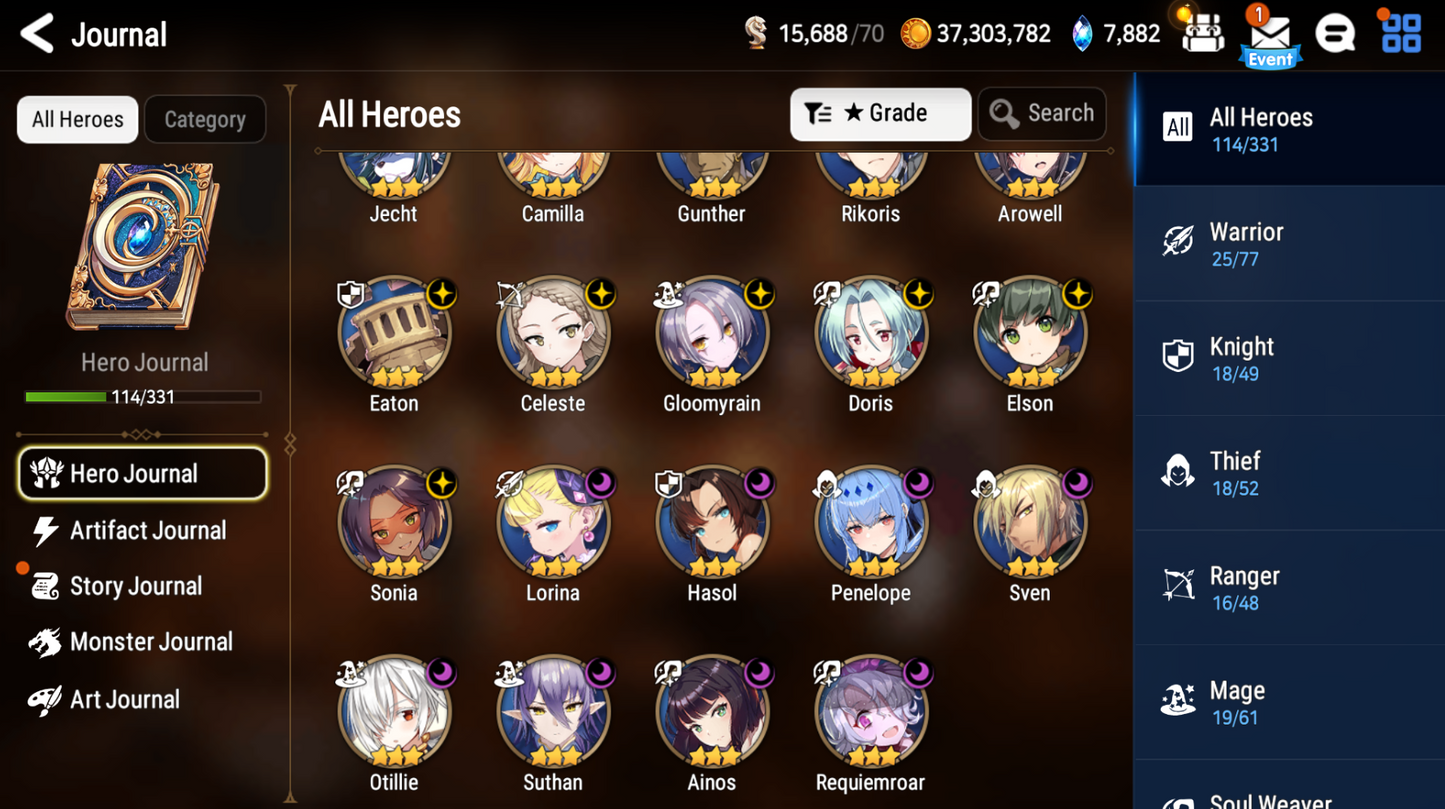Go back using the arrow button
Screen dimensions: 1445x809
[x=36, y=32]
